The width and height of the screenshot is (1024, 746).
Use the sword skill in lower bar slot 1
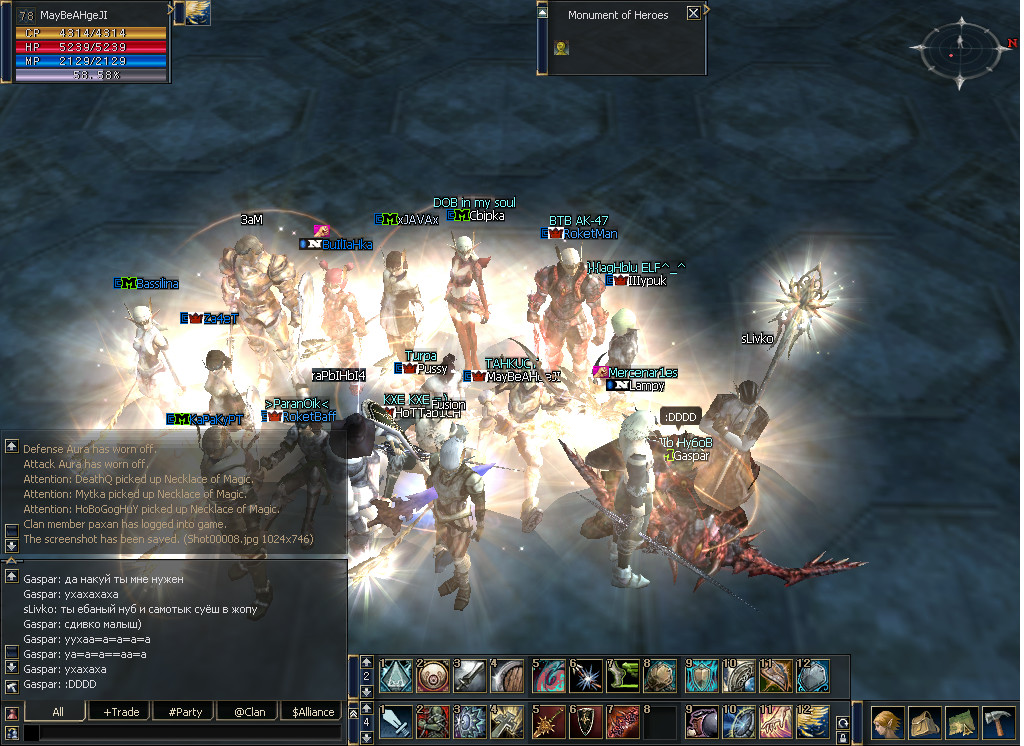click(x=395, y=722)
